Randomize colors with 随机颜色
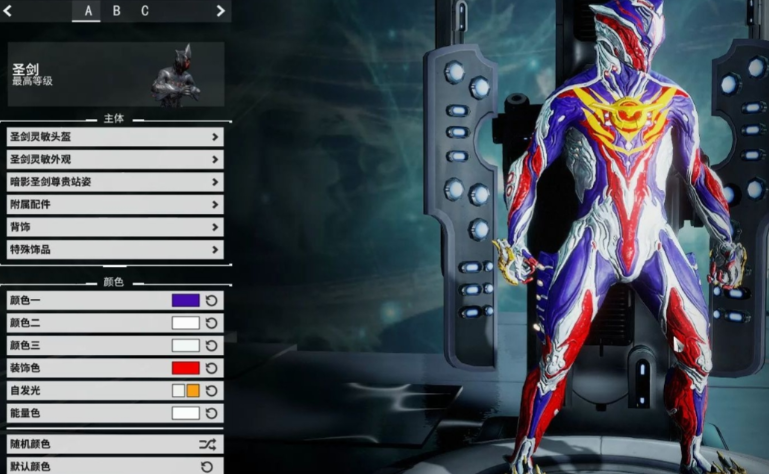Viewport: 769px width, 474px height. pos(114,444)
